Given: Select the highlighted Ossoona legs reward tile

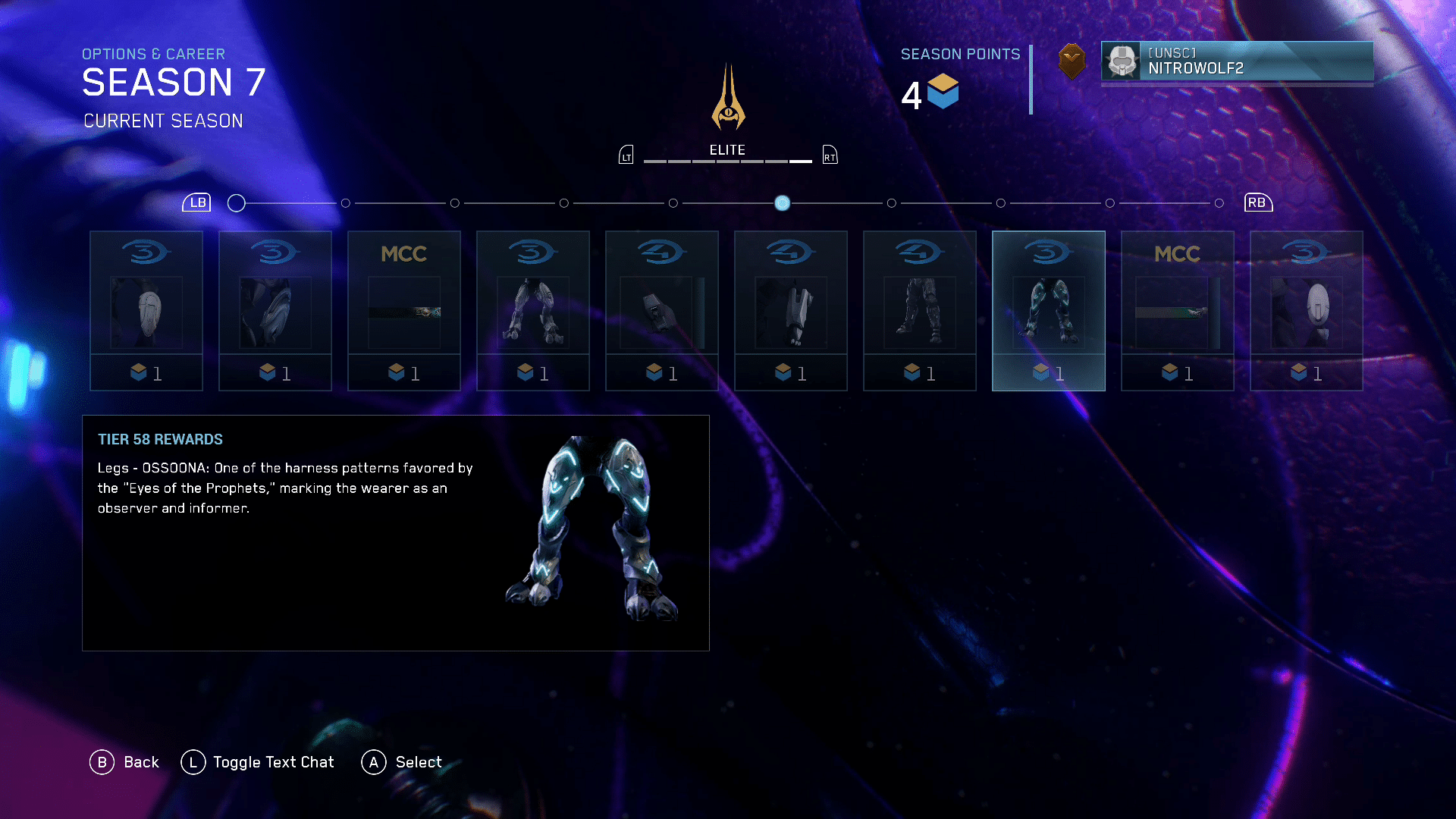Looking at the screenshot, I should (1048, 311).
